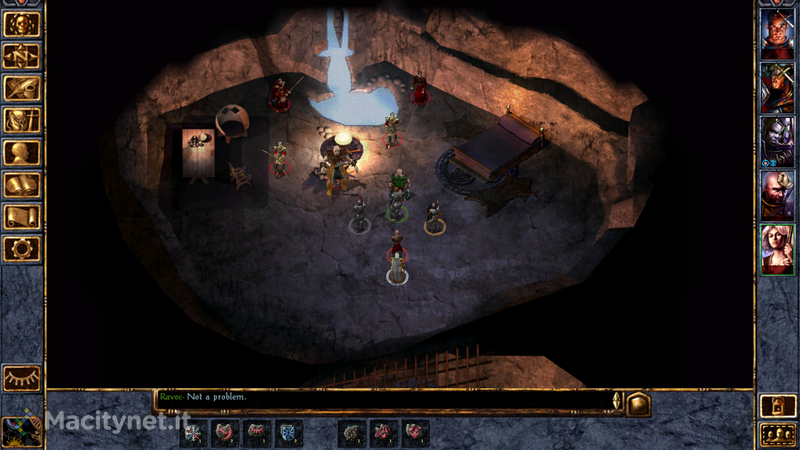This screenshot has width=800, height=450.
Task: Open the party inventory screen
Action: point(22,120)
